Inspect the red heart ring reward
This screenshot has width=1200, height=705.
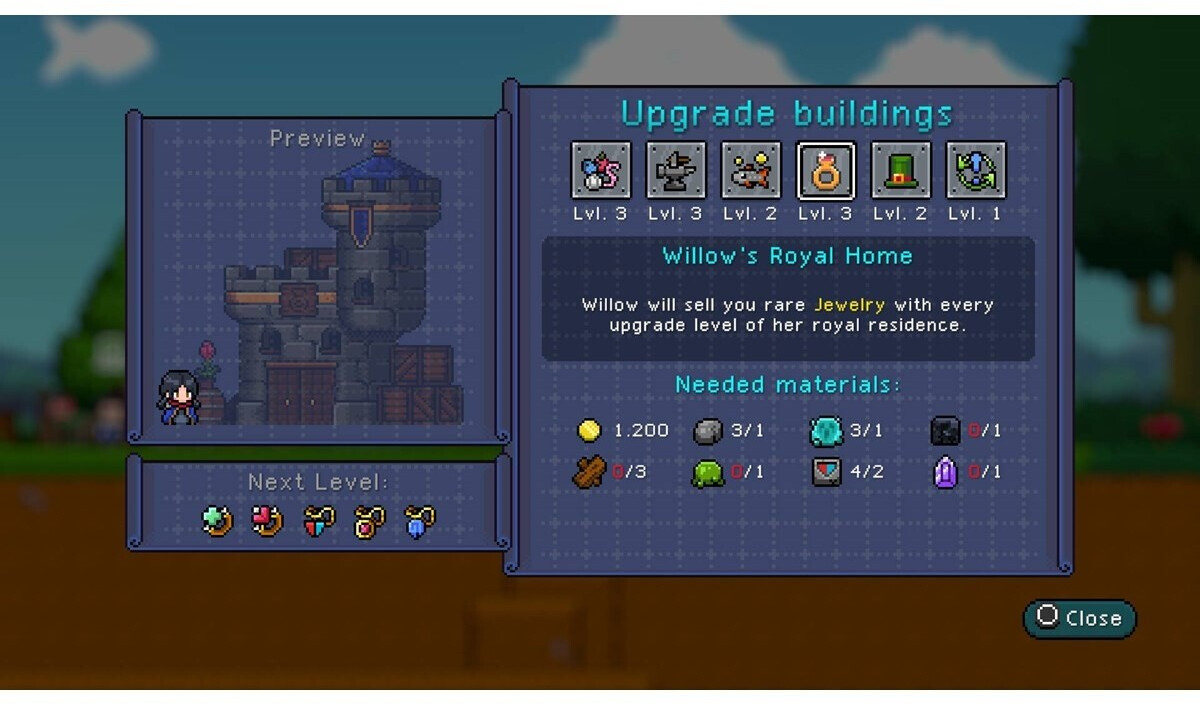(x=267, y=521)
